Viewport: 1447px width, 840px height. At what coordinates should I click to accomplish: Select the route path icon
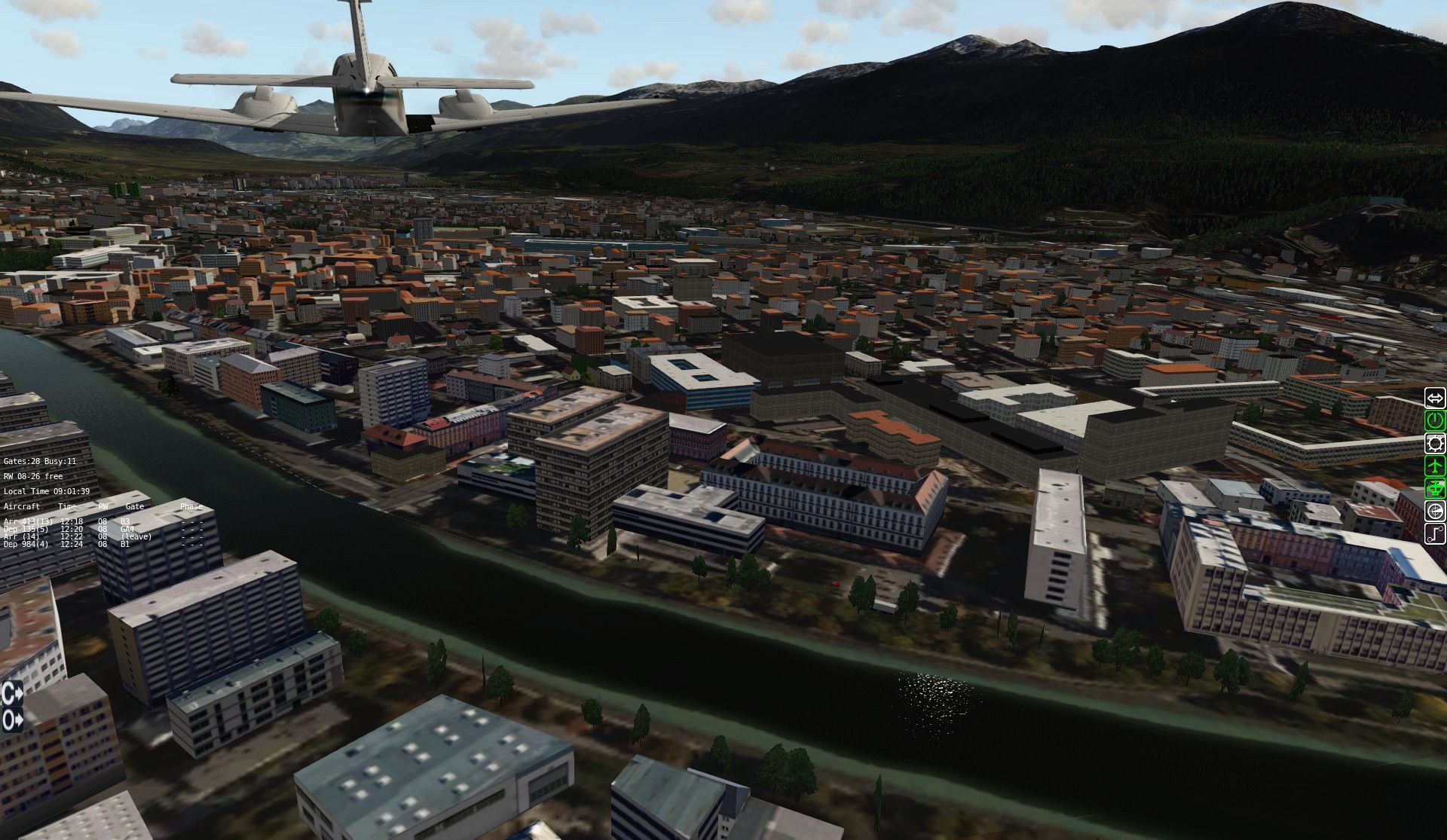[1435, 534]
